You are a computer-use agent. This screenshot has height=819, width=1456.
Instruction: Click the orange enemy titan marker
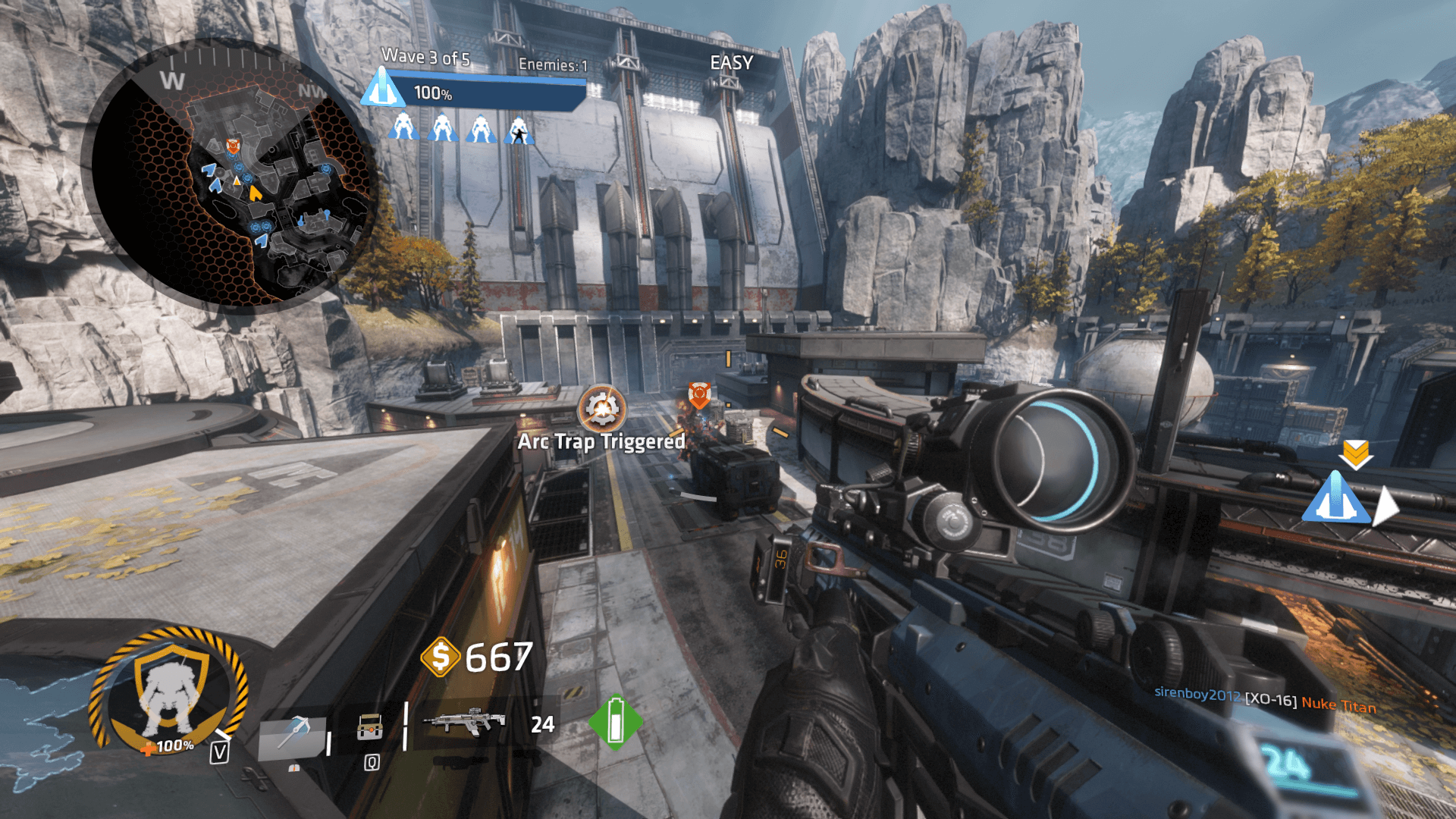coord(699,394)
